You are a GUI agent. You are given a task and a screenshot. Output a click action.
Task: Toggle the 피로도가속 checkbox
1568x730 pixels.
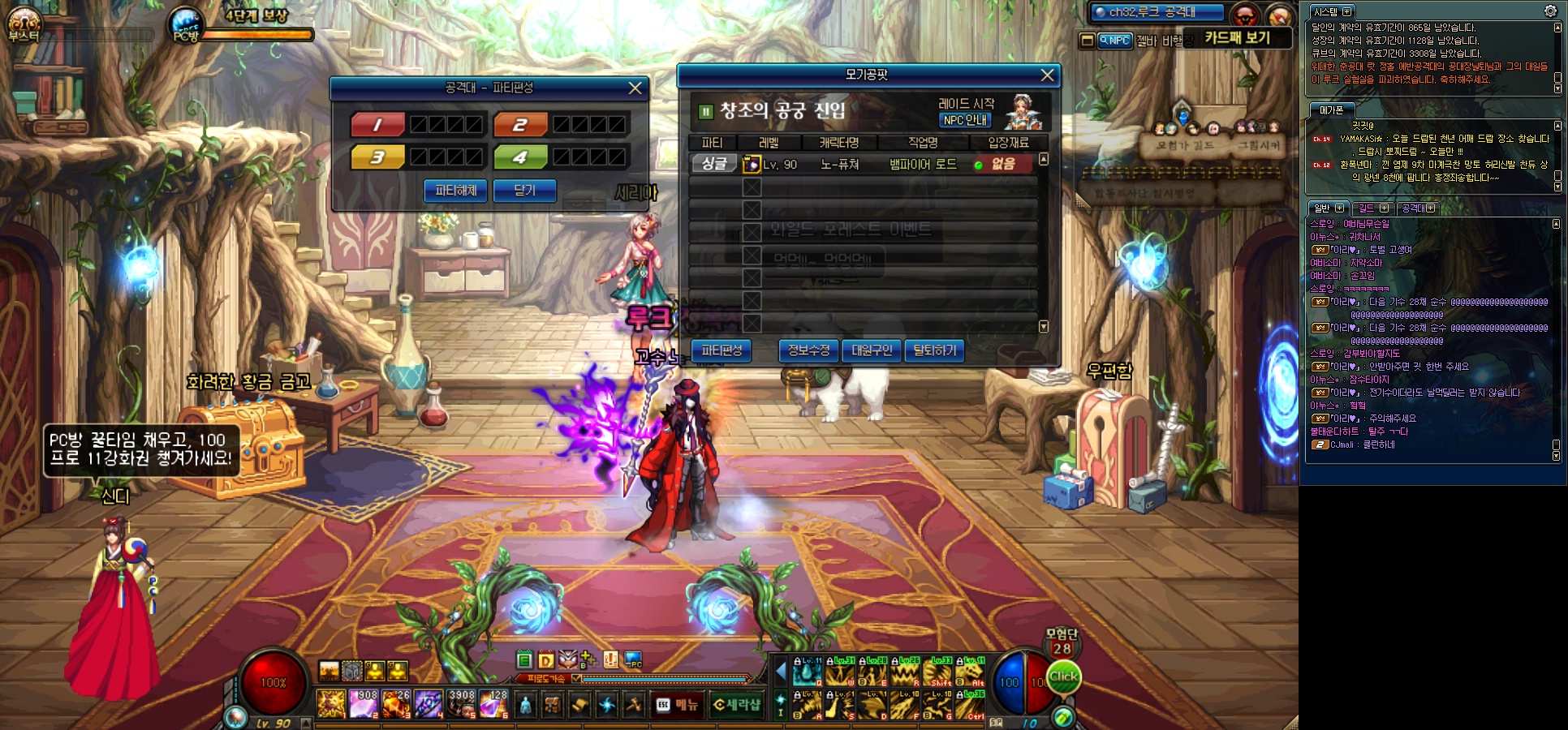tap(576, 678)
